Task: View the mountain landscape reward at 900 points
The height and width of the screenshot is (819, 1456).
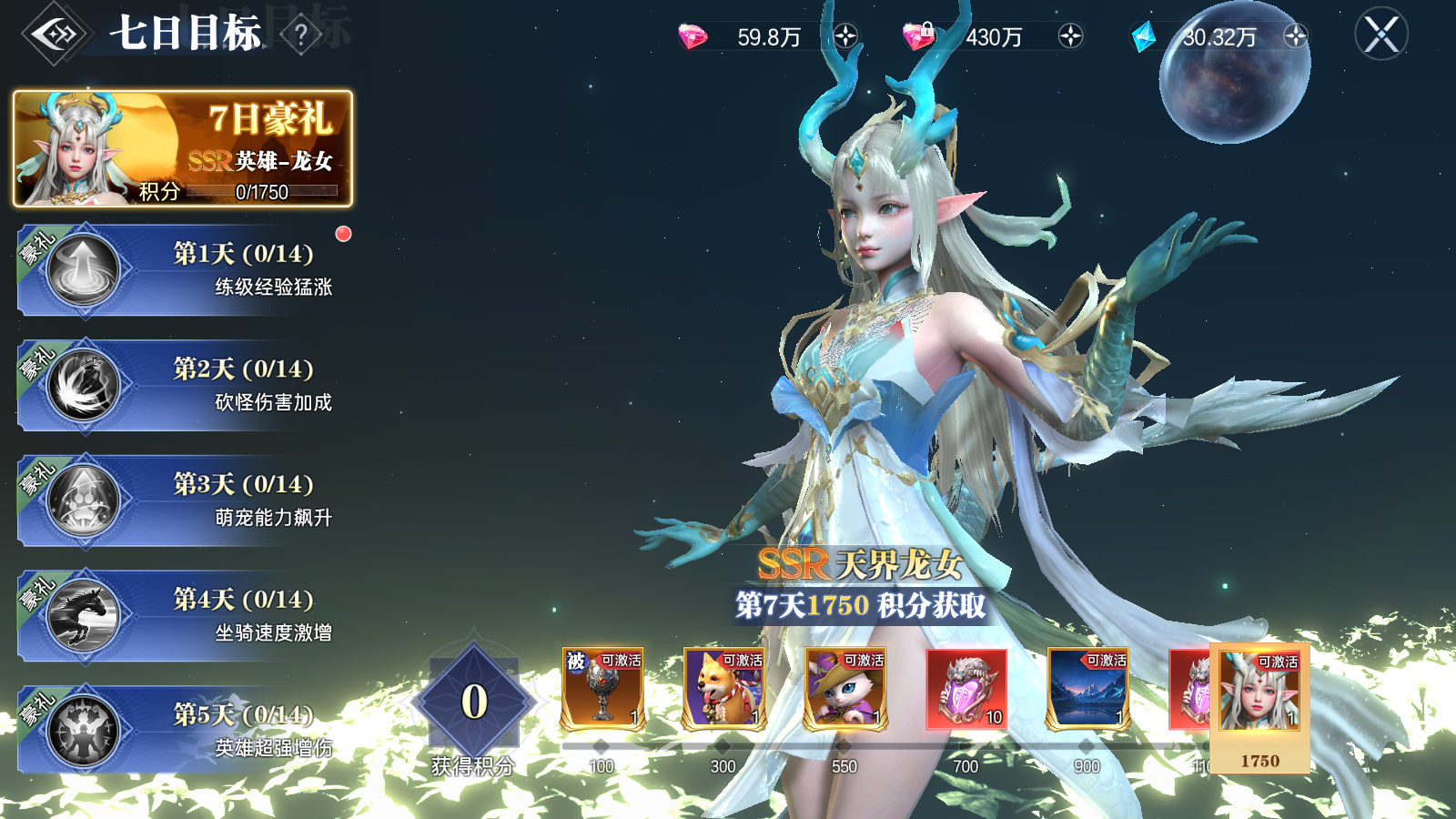Action: (1087, 689)
